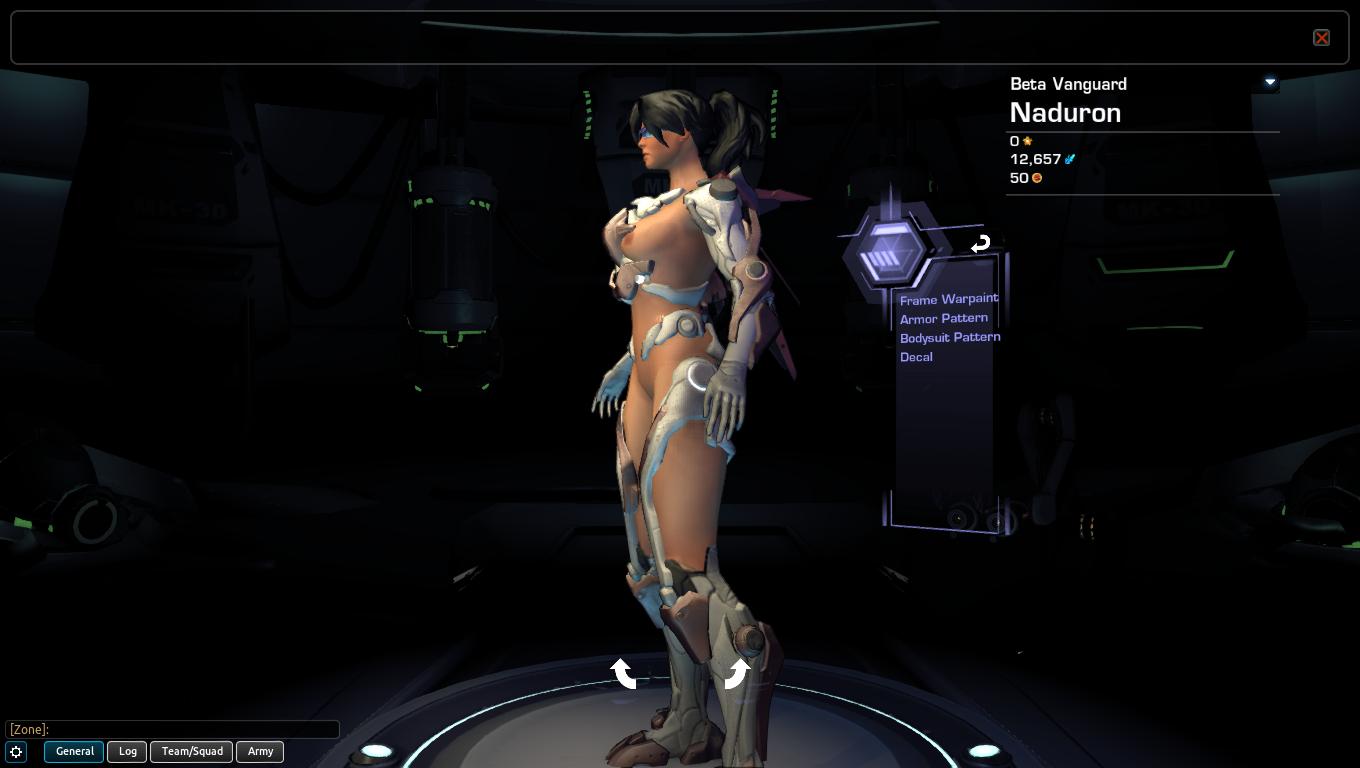Rotate the character model right

tap(736, 673)
